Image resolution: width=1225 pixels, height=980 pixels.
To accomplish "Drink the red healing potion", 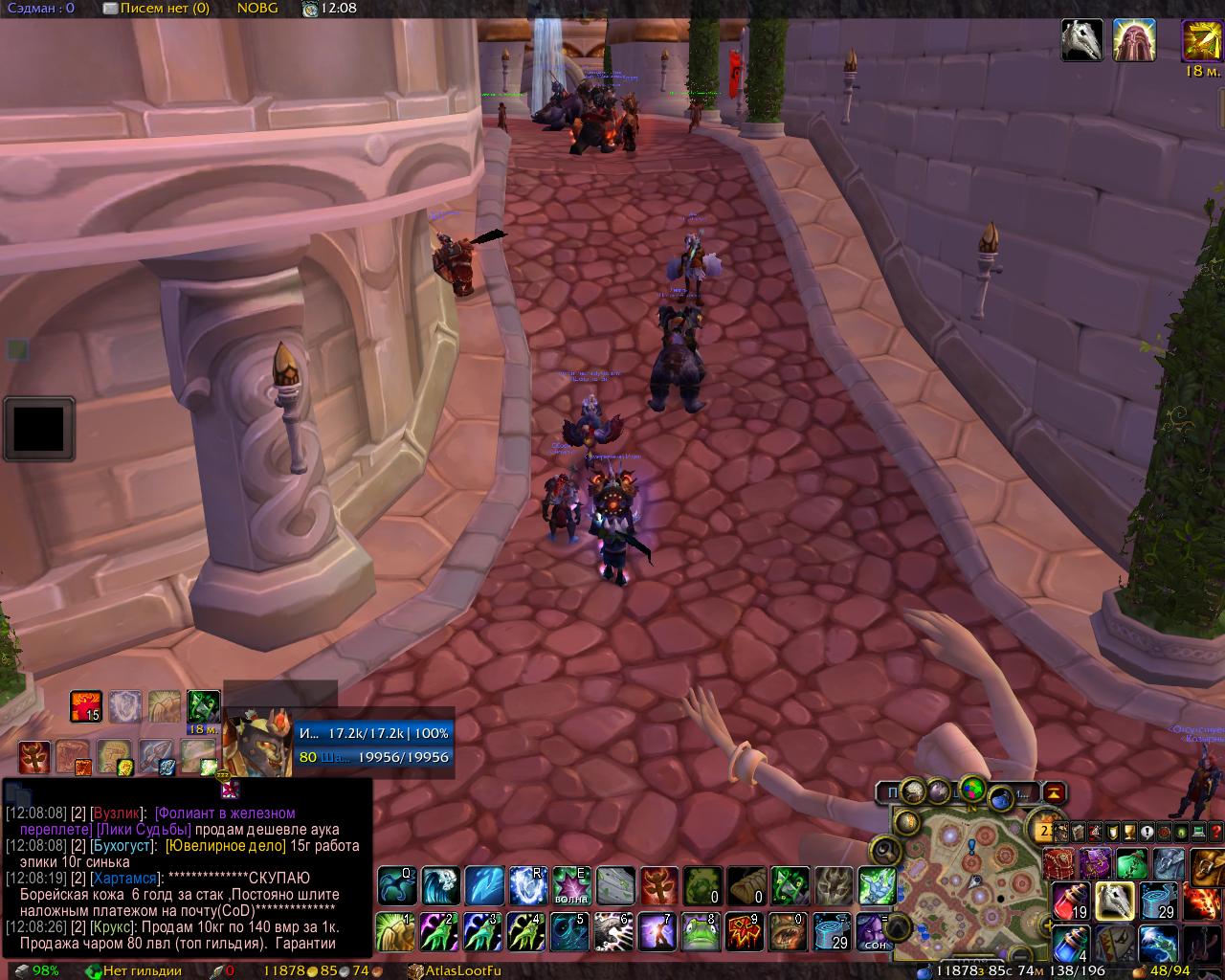I will point(1072,901).
